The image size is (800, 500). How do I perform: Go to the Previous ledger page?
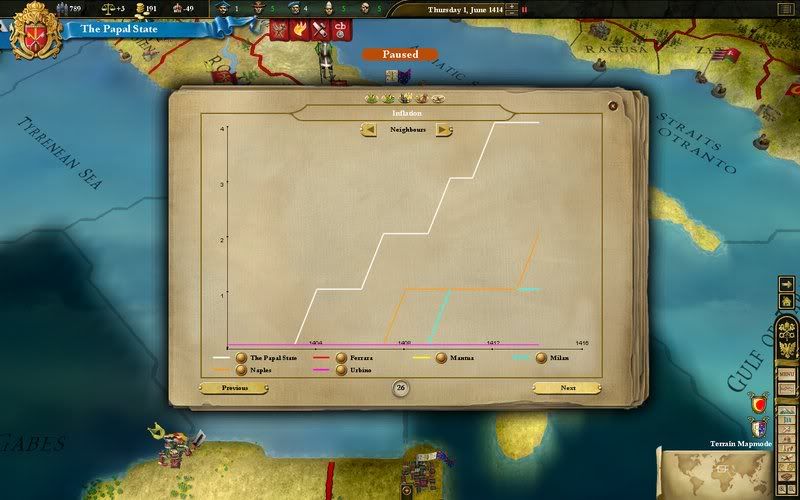click(x=235, y=388)
